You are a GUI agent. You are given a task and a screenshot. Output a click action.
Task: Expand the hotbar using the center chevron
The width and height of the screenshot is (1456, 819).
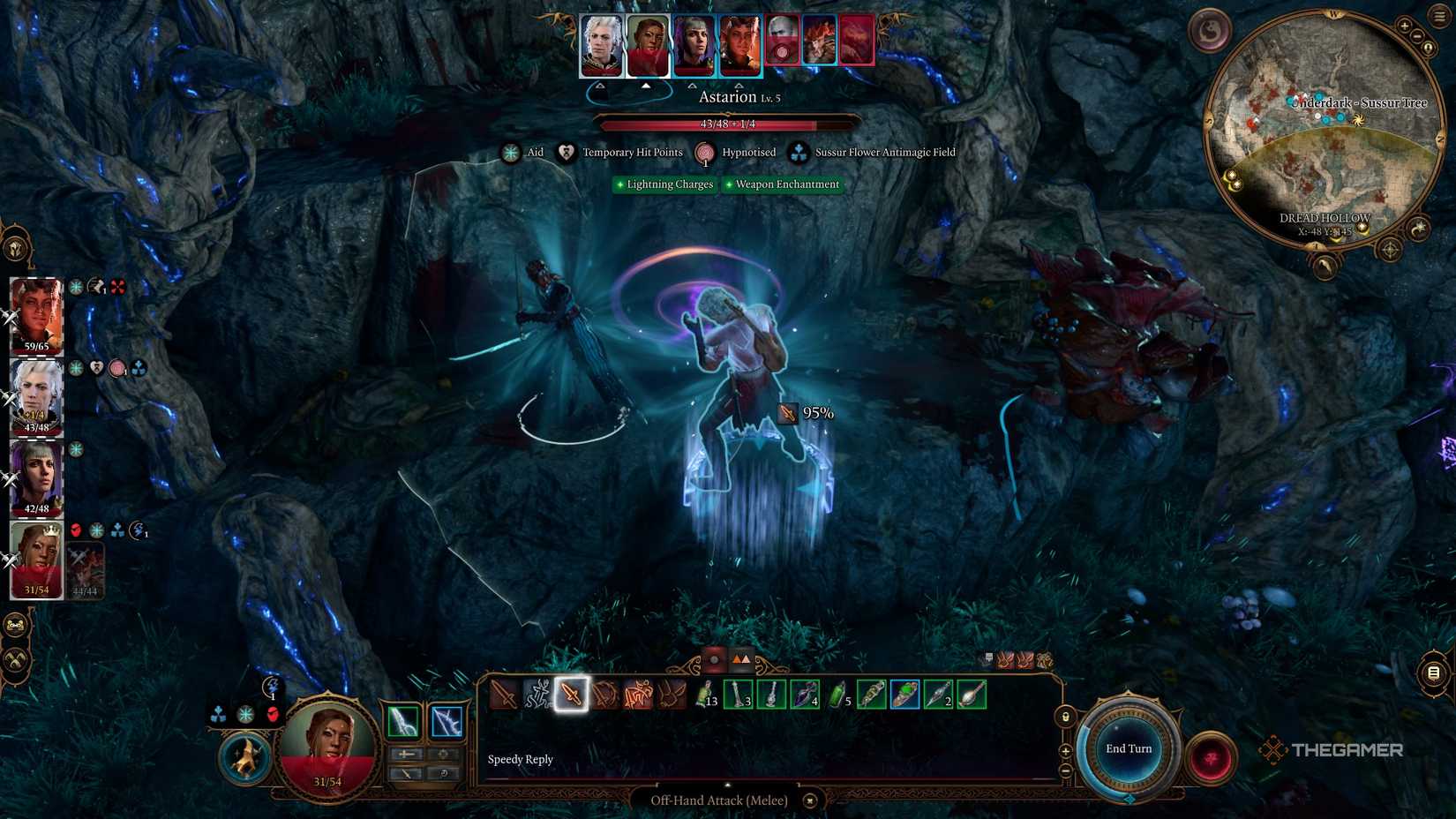(727, 786)
